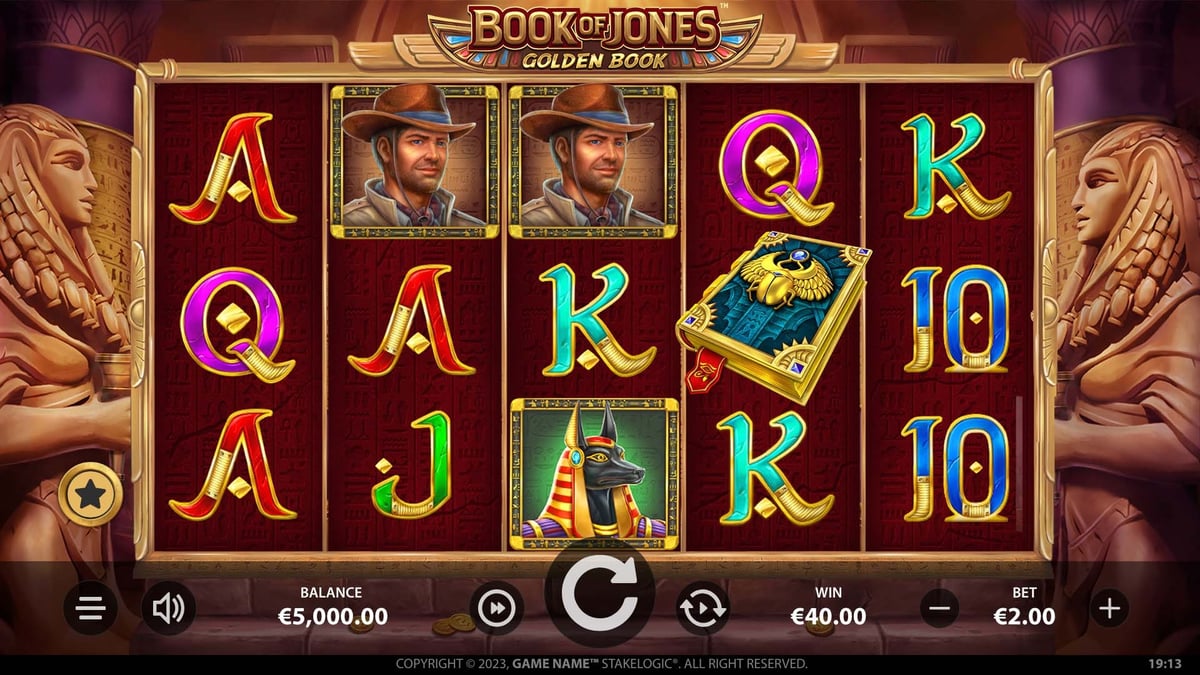This screenshot has height=675, width=1200.
Task: Activate the fast-forward turbo spin button
Action: (x=497, y=607)
